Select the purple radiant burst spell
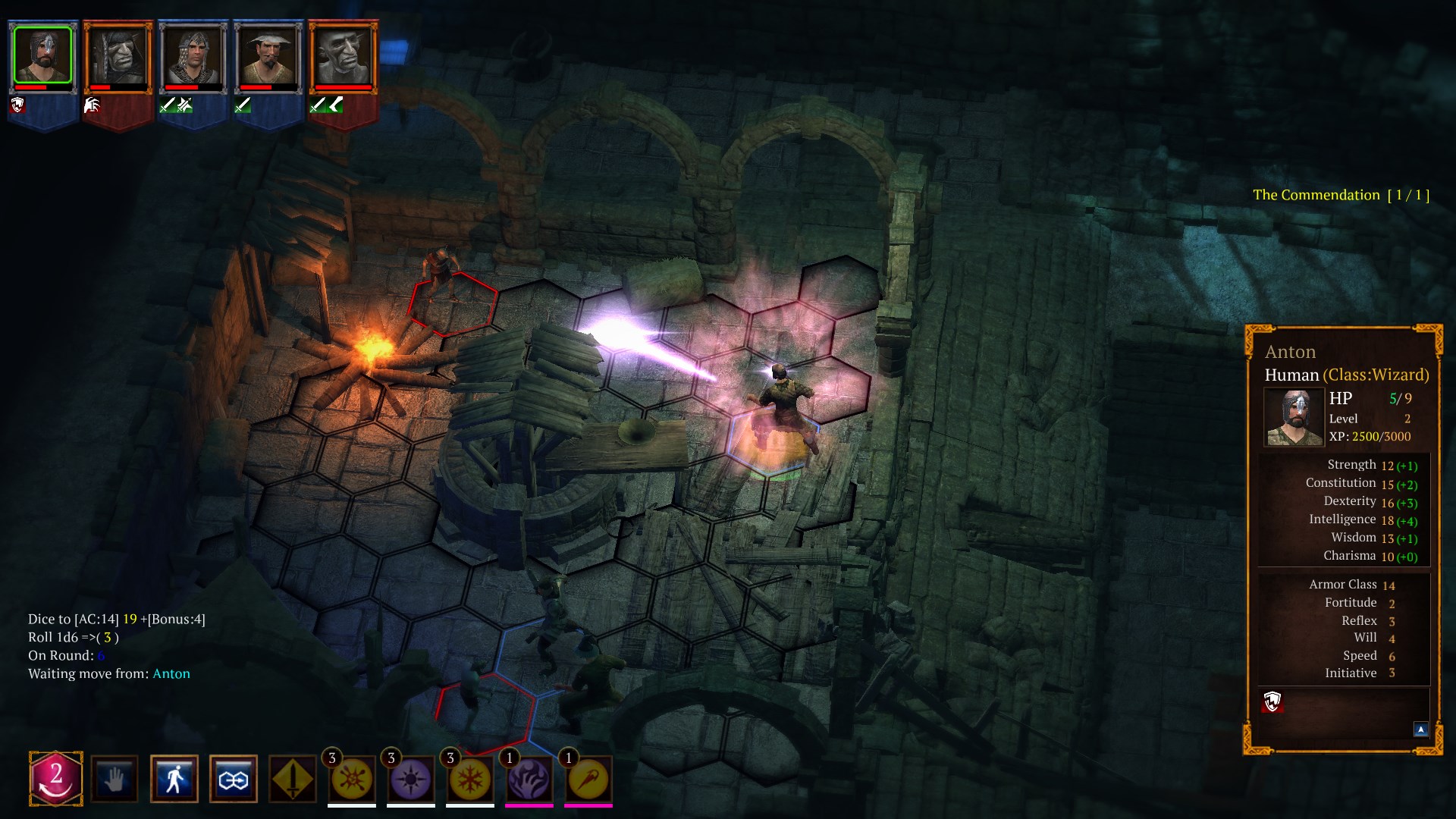 411,779
